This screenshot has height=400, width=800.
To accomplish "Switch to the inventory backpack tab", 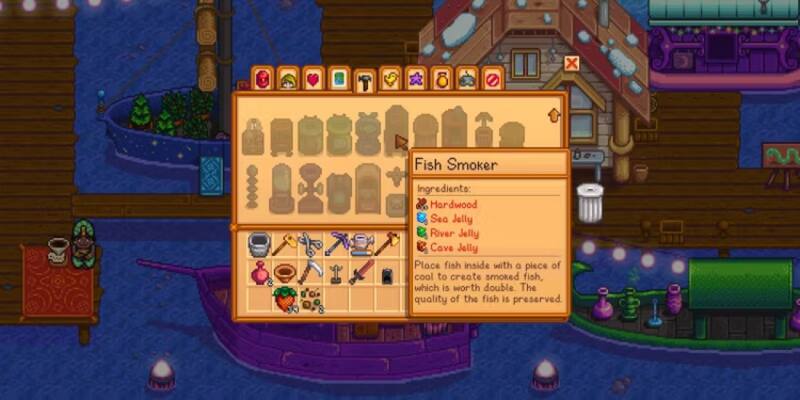I will pos(262,78).
